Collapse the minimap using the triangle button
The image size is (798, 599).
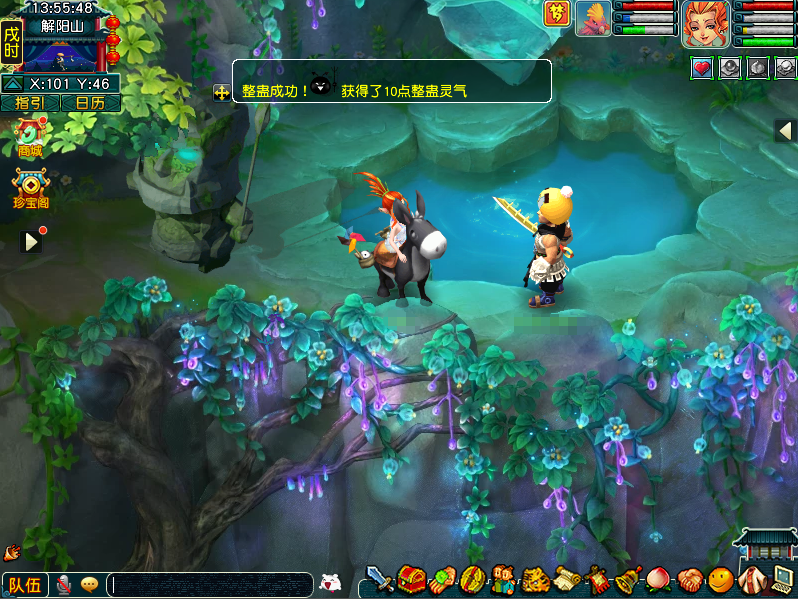click(x=12, y=84)
